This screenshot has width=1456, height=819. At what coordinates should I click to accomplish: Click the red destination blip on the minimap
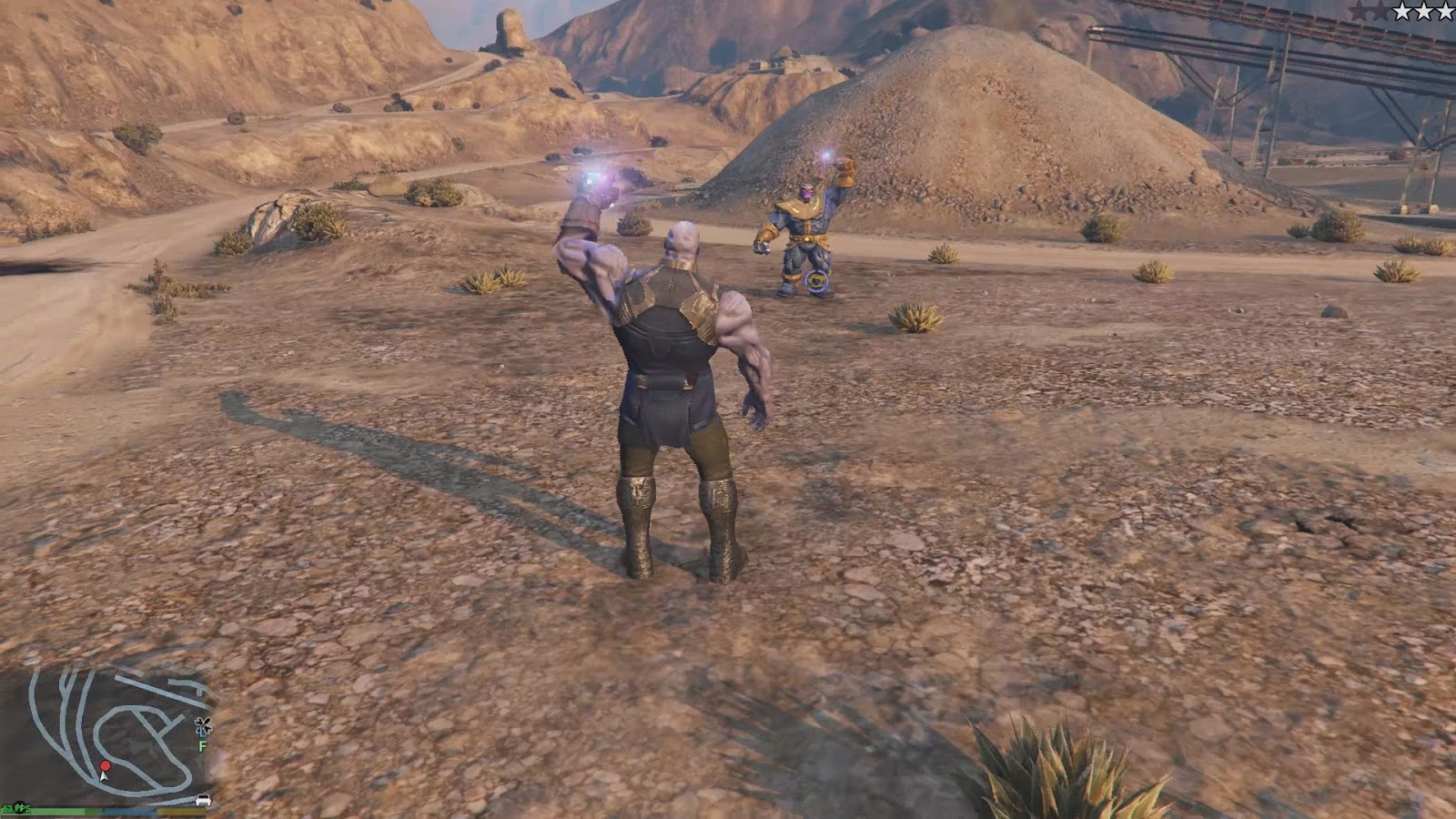[105, 766]
